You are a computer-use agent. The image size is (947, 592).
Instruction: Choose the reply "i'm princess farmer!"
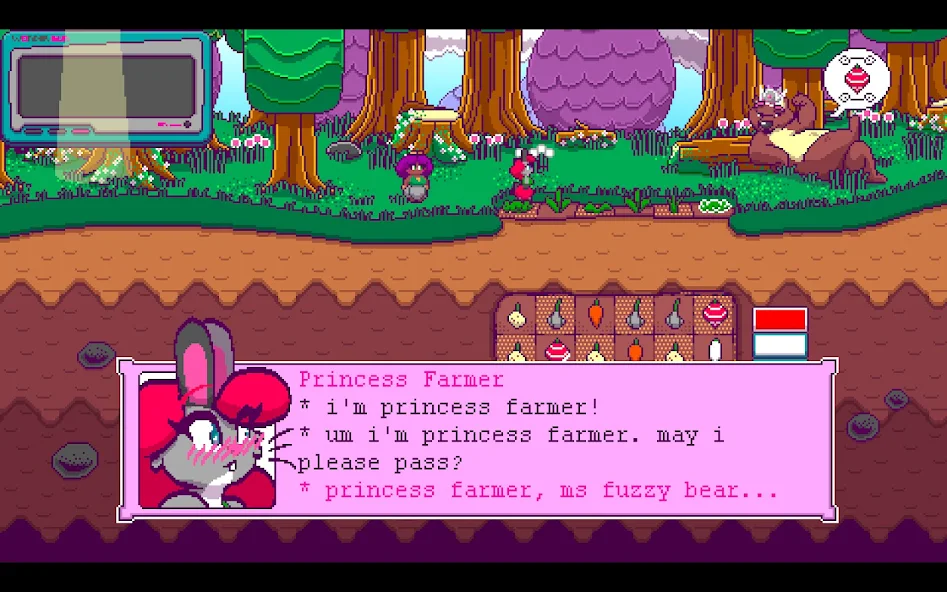(462, 408)
